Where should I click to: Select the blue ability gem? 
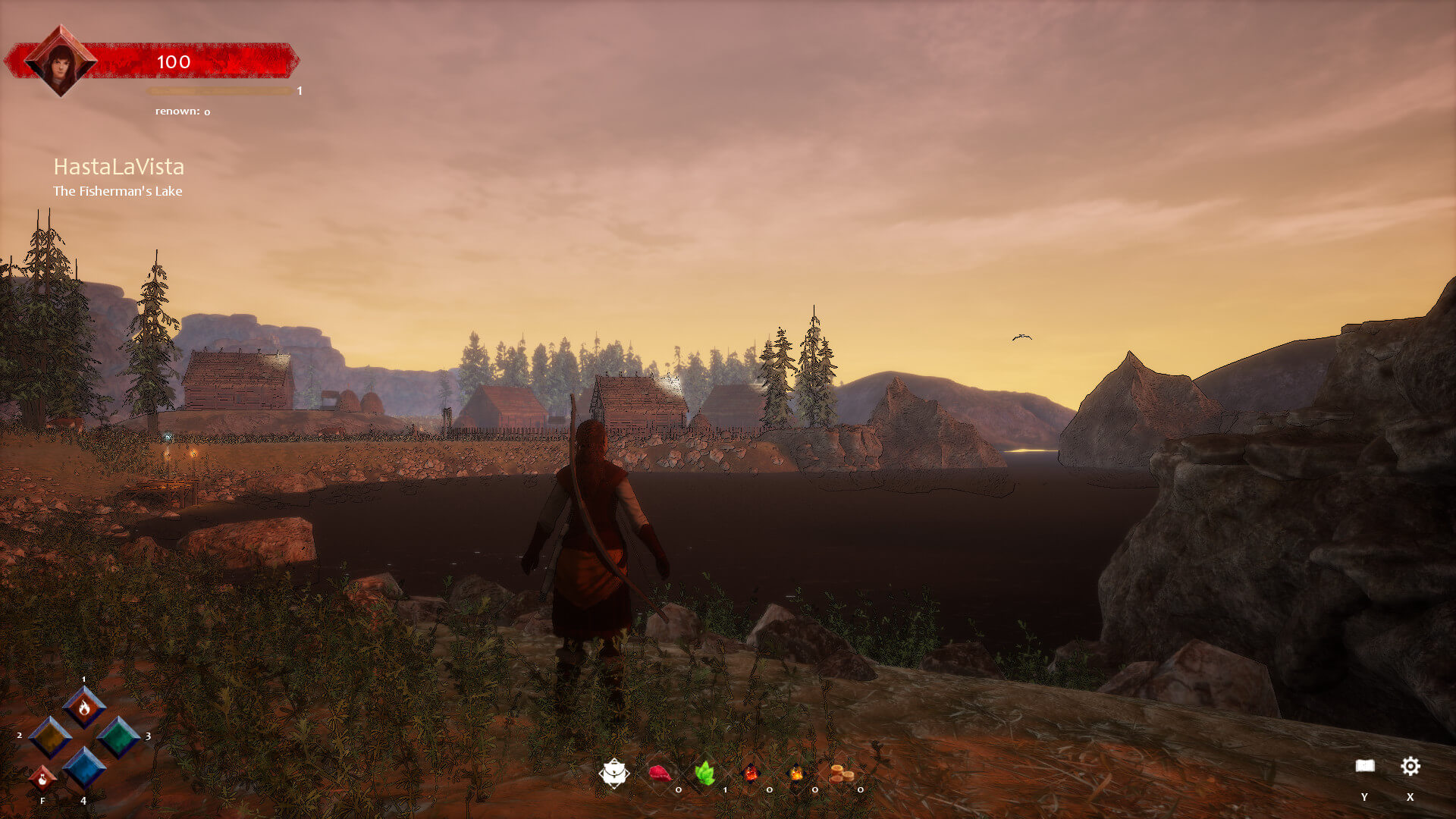83,767
